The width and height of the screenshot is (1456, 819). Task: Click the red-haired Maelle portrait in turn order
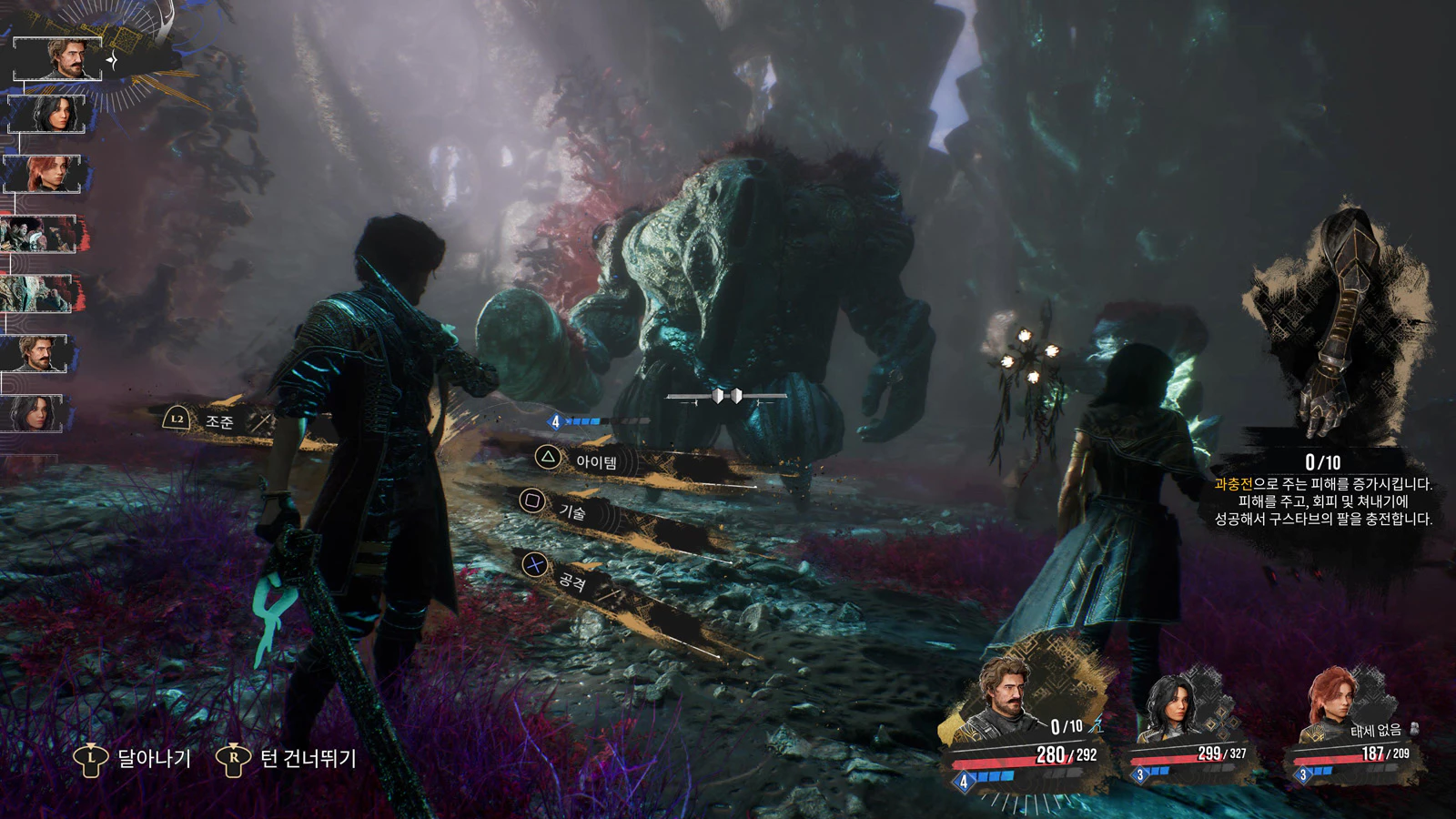[x=42, y=173]
